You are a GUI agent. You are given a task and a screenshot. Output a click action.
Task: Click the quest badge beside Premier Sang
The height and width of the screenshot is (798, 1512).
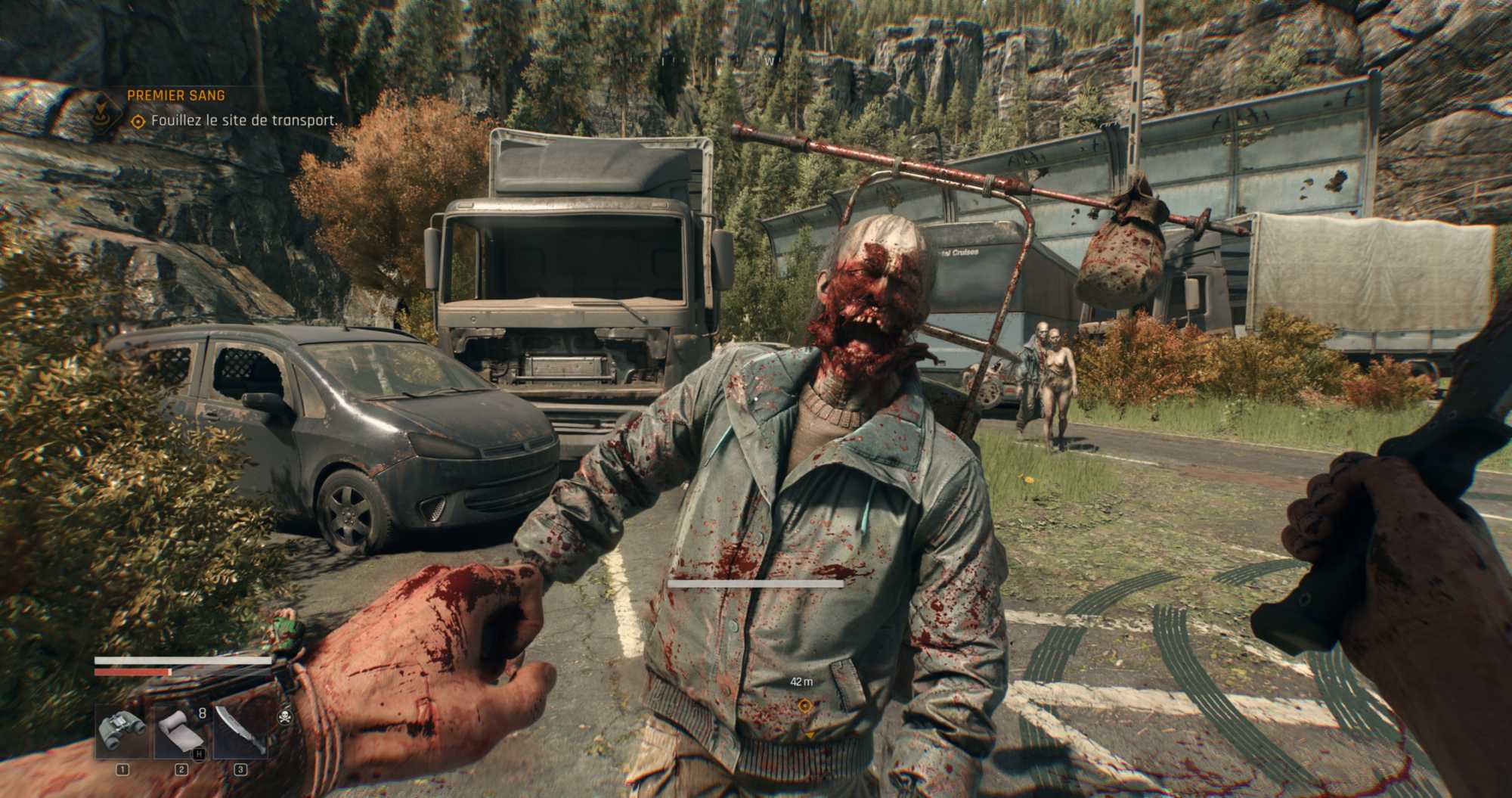100,110
